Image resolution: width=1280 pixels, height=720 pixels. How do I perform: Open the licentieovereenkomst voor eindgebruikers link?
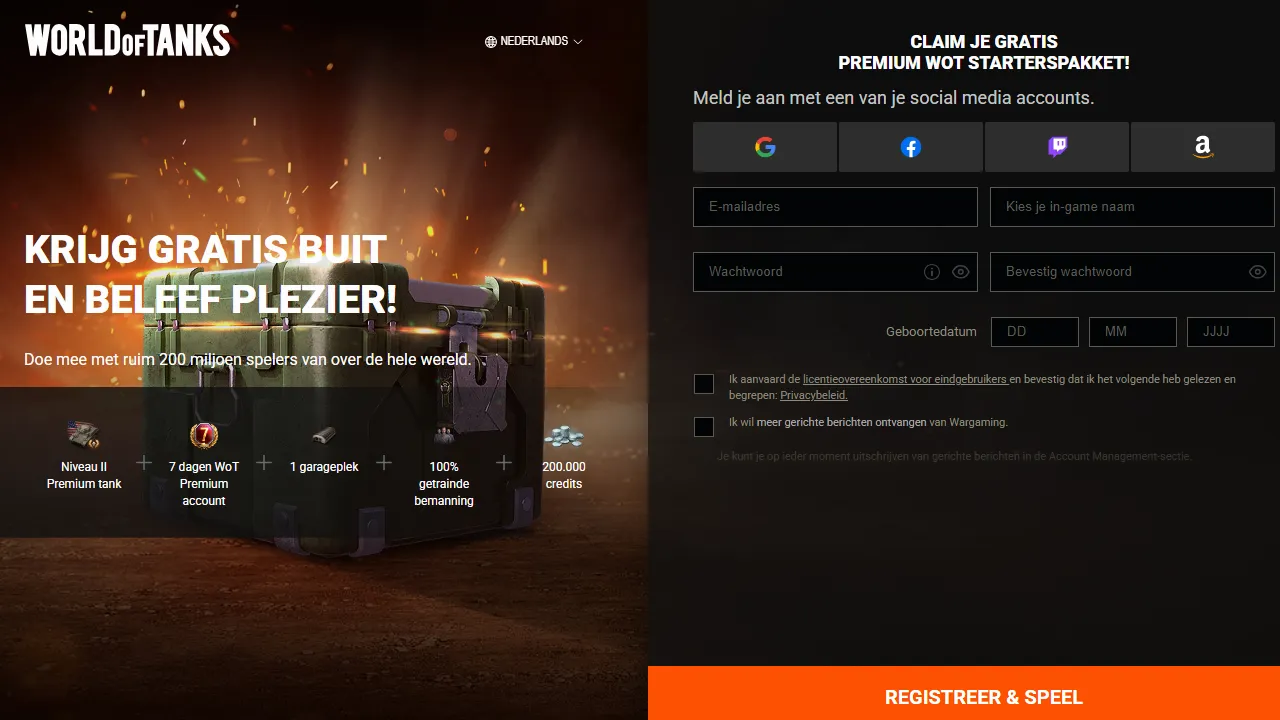pyautogui.click(x=904, y=380)
